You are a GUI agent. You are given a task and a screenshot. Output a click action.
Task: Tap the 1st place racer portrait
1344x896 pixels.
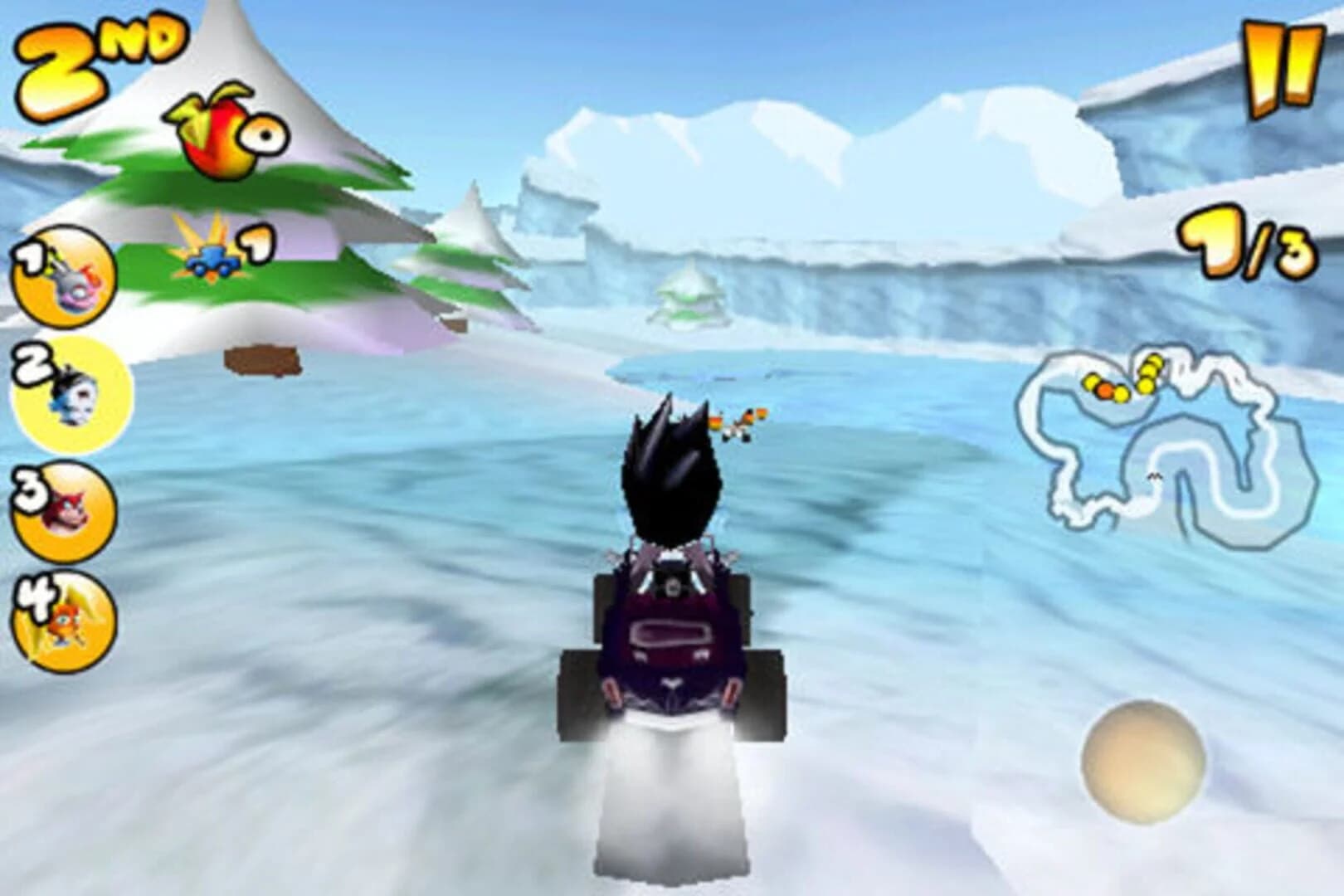tap(62, 282)
